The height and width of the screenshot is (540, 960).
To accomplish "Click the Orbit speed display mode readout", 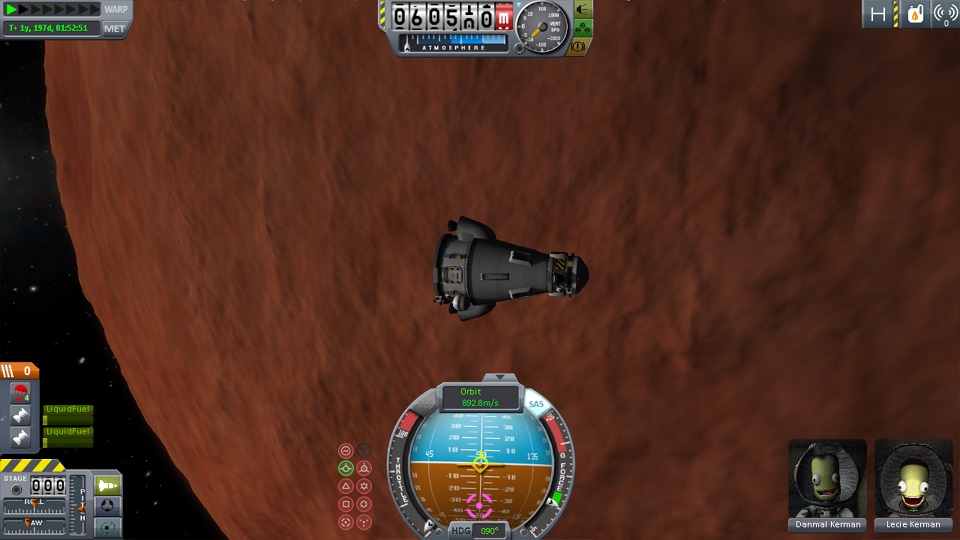I will (479, 397).
